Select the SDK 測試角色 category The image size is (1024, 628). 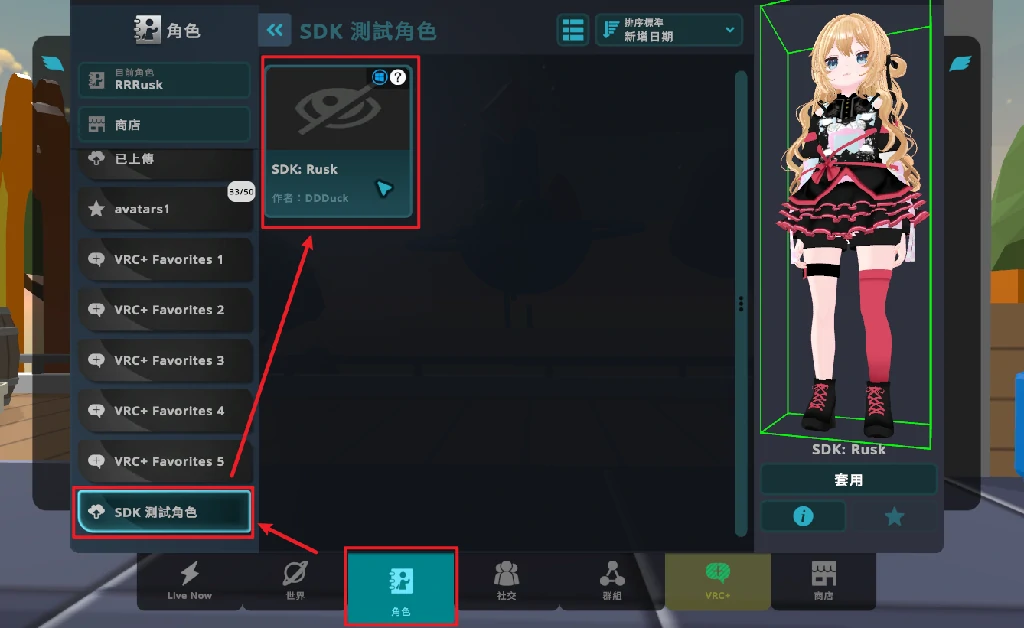(164, 512)
